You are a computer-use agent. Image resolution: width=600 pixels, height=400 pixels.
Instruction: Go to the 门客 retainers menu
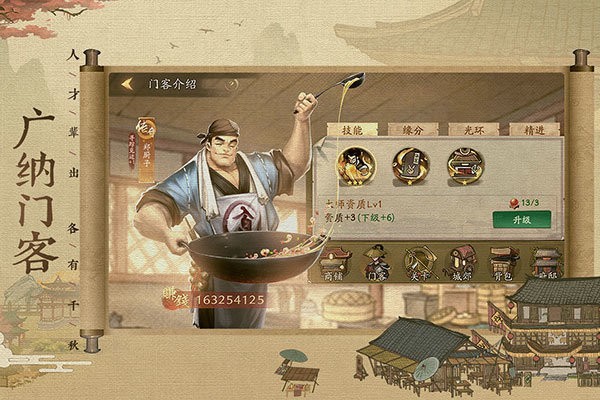click(x=377, y=262)
